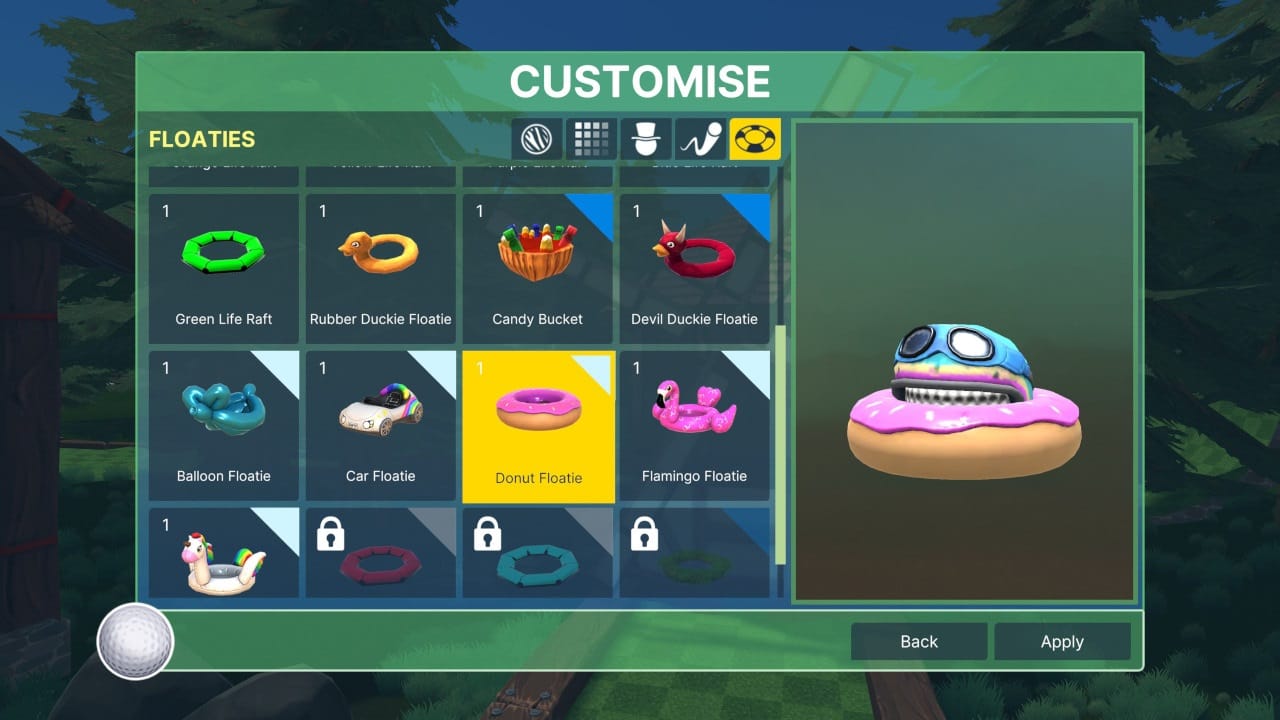Click the golf ball icon bottom-left
Screen dimensions: 1280x720
pyautogui.click(x=133, y=641)
